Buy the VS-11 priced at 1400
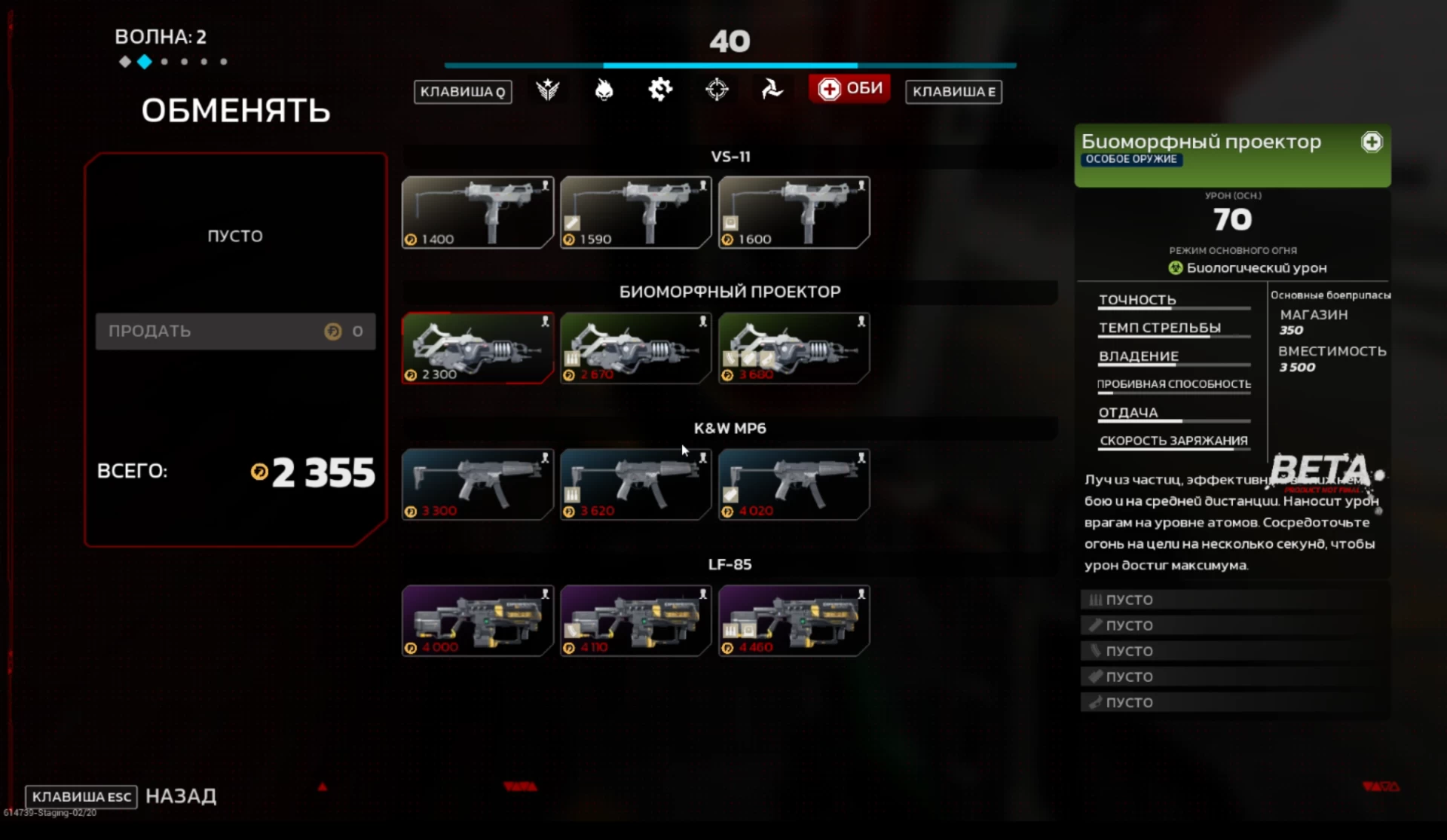This screenshot has width=1447, height=840. (478, 212)
